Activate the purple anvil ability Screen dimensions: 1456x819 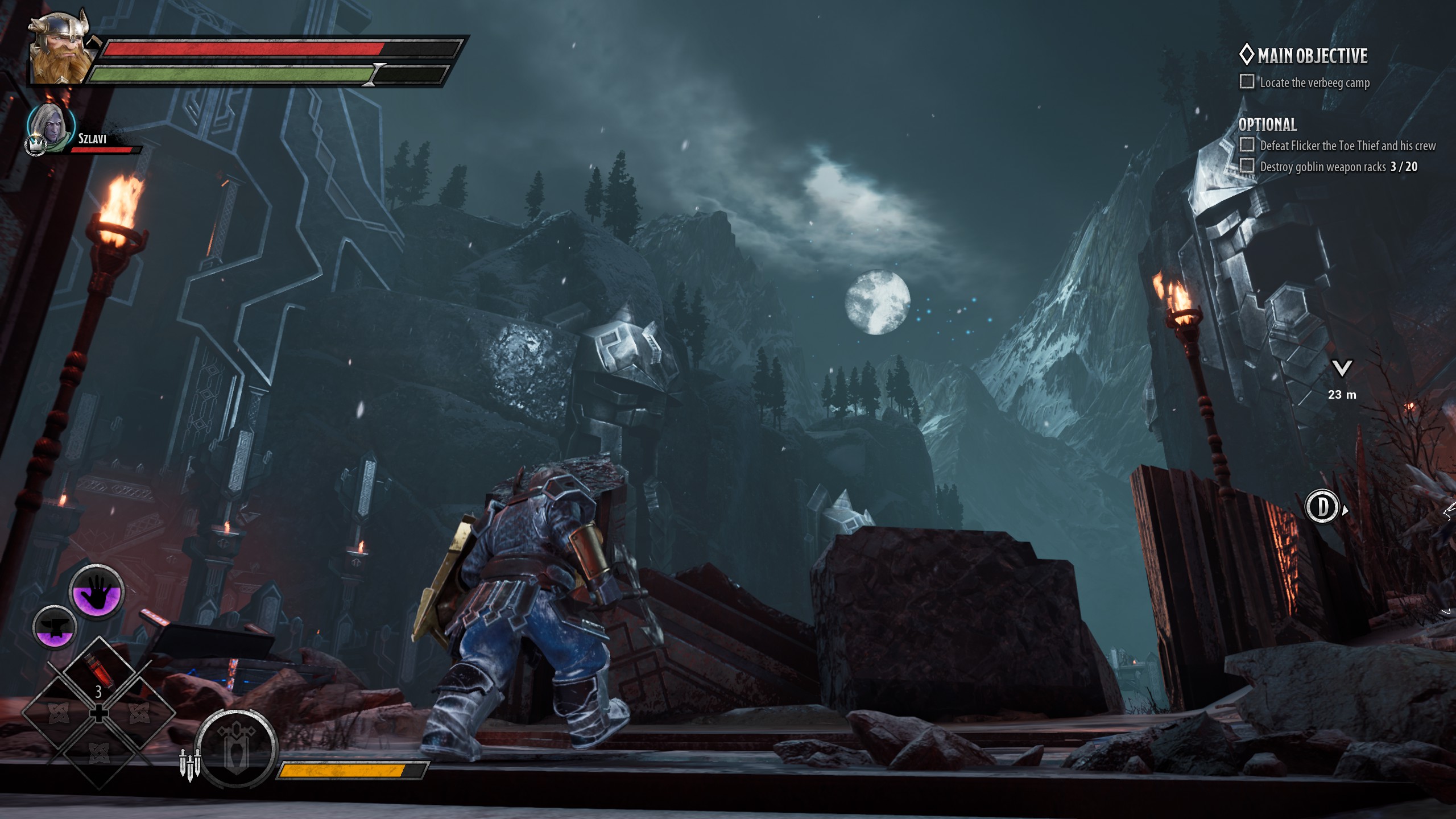coord(55,627)
